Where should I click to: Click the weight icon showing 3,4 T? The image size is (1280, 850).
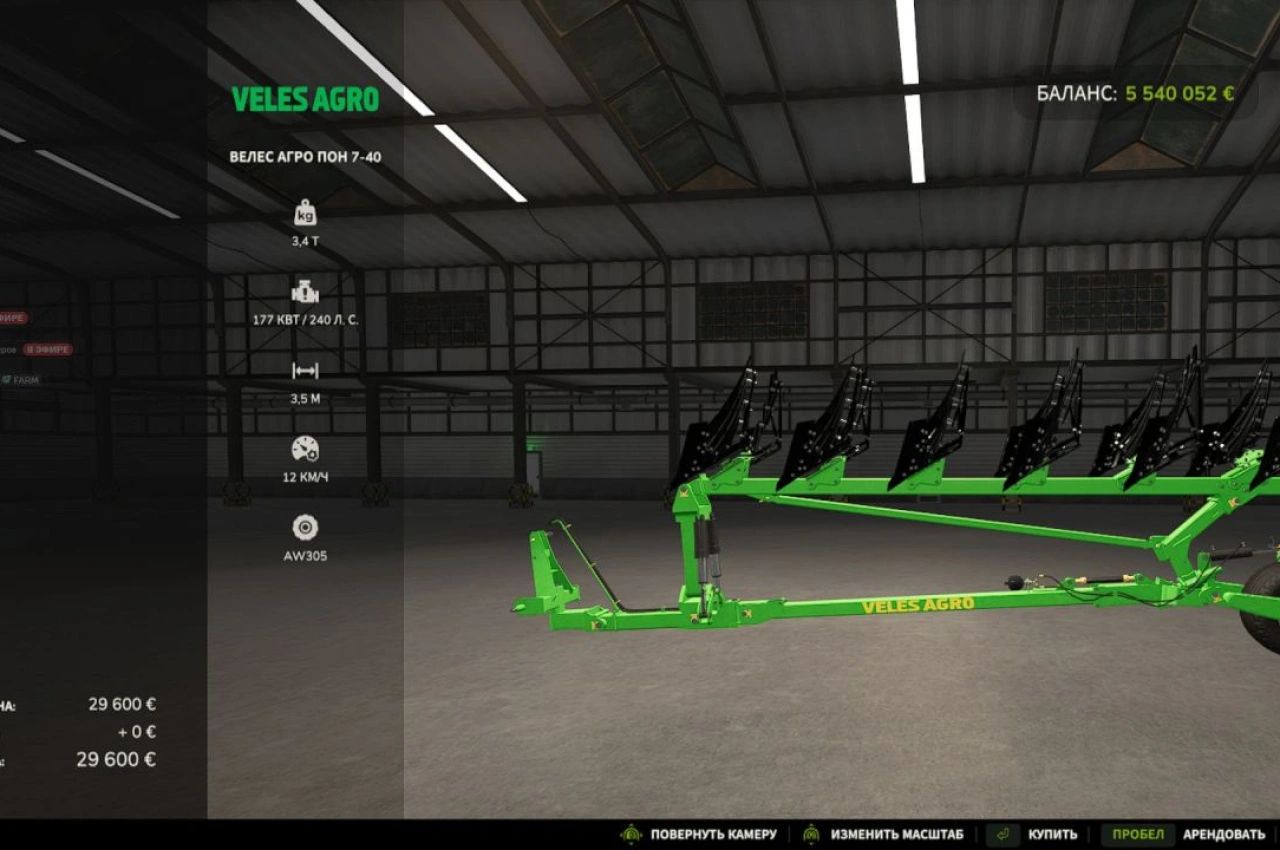(305, 212)
